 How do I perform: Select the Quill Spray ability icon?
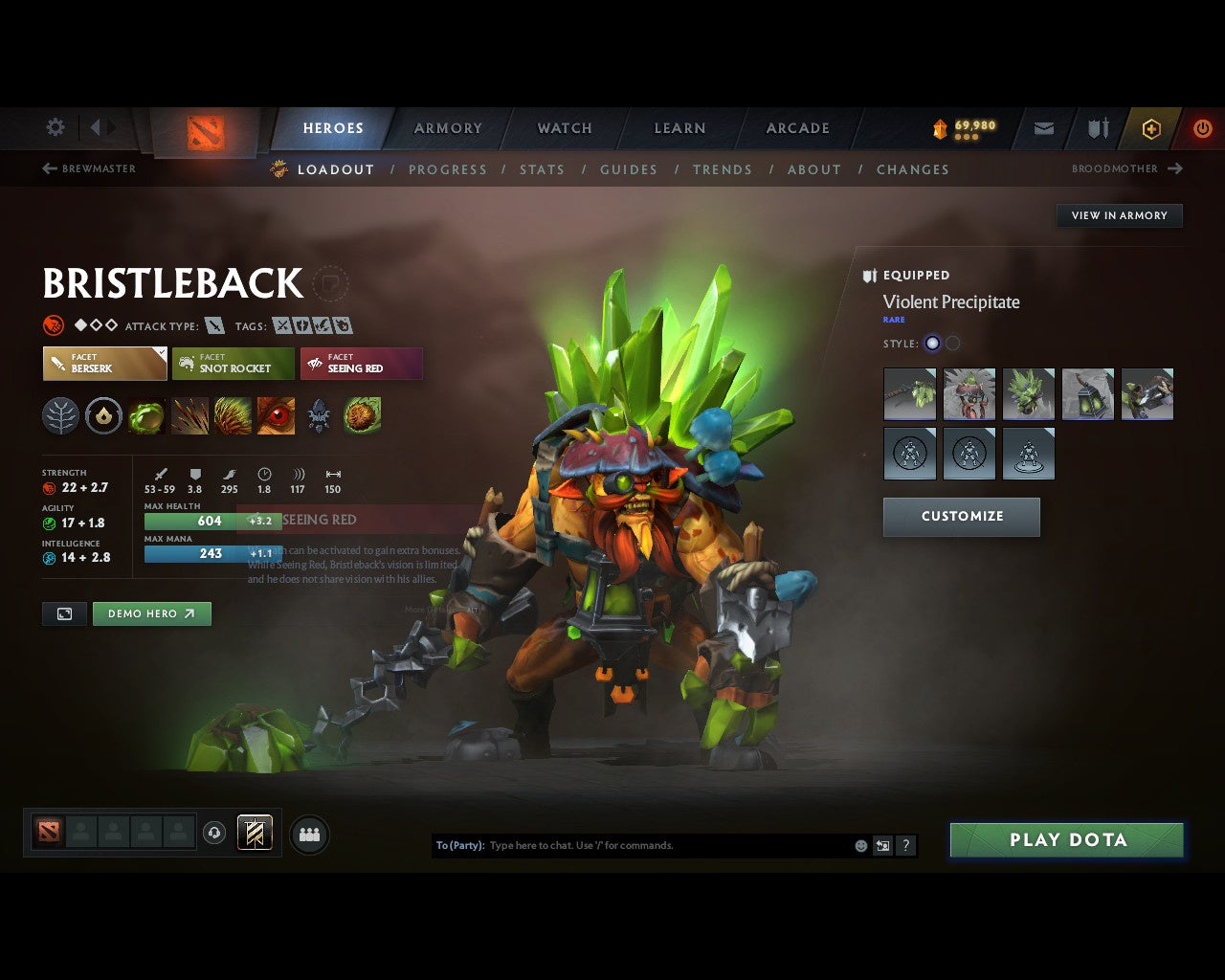point(189,414)
